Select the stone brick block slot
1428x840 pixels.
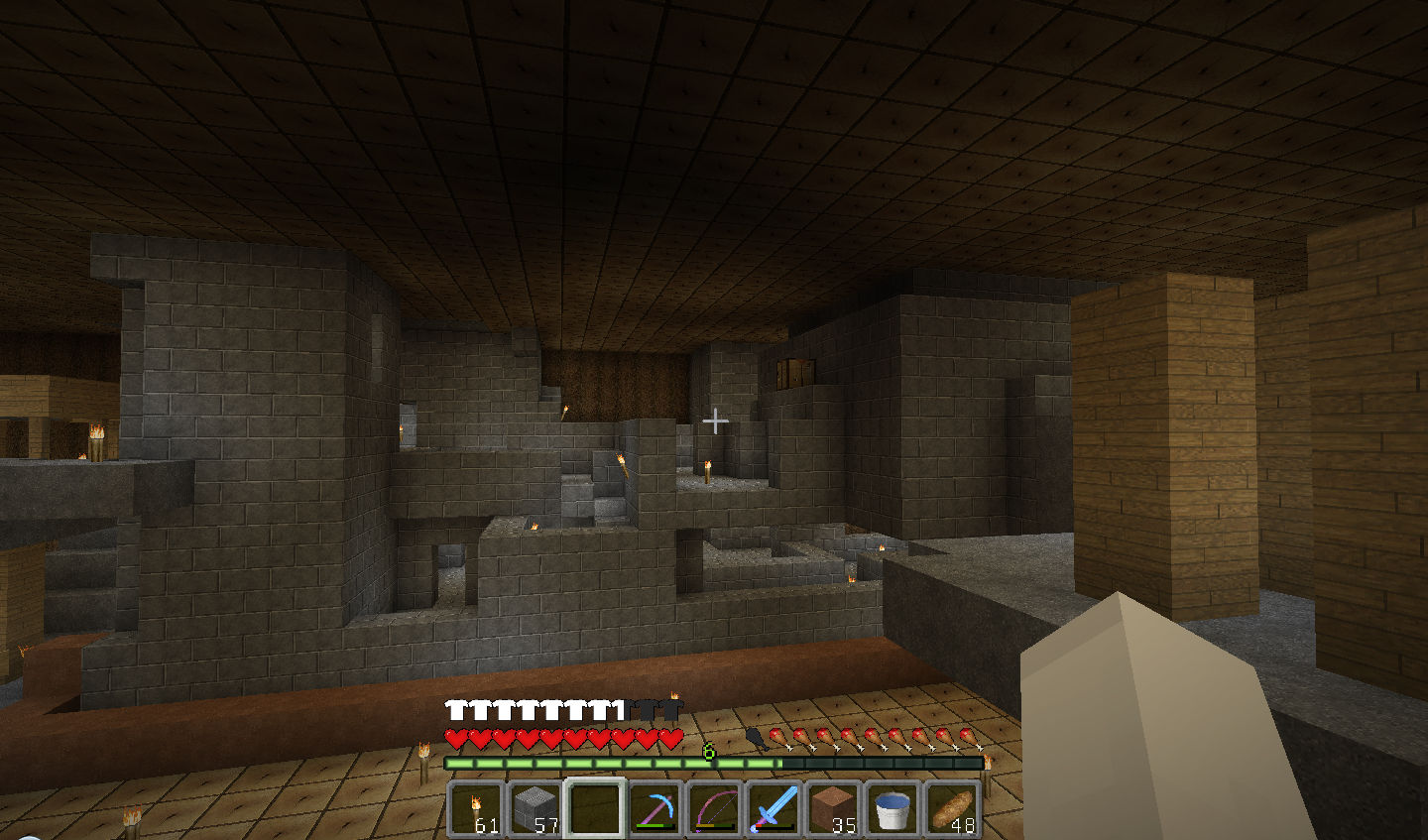535,808
